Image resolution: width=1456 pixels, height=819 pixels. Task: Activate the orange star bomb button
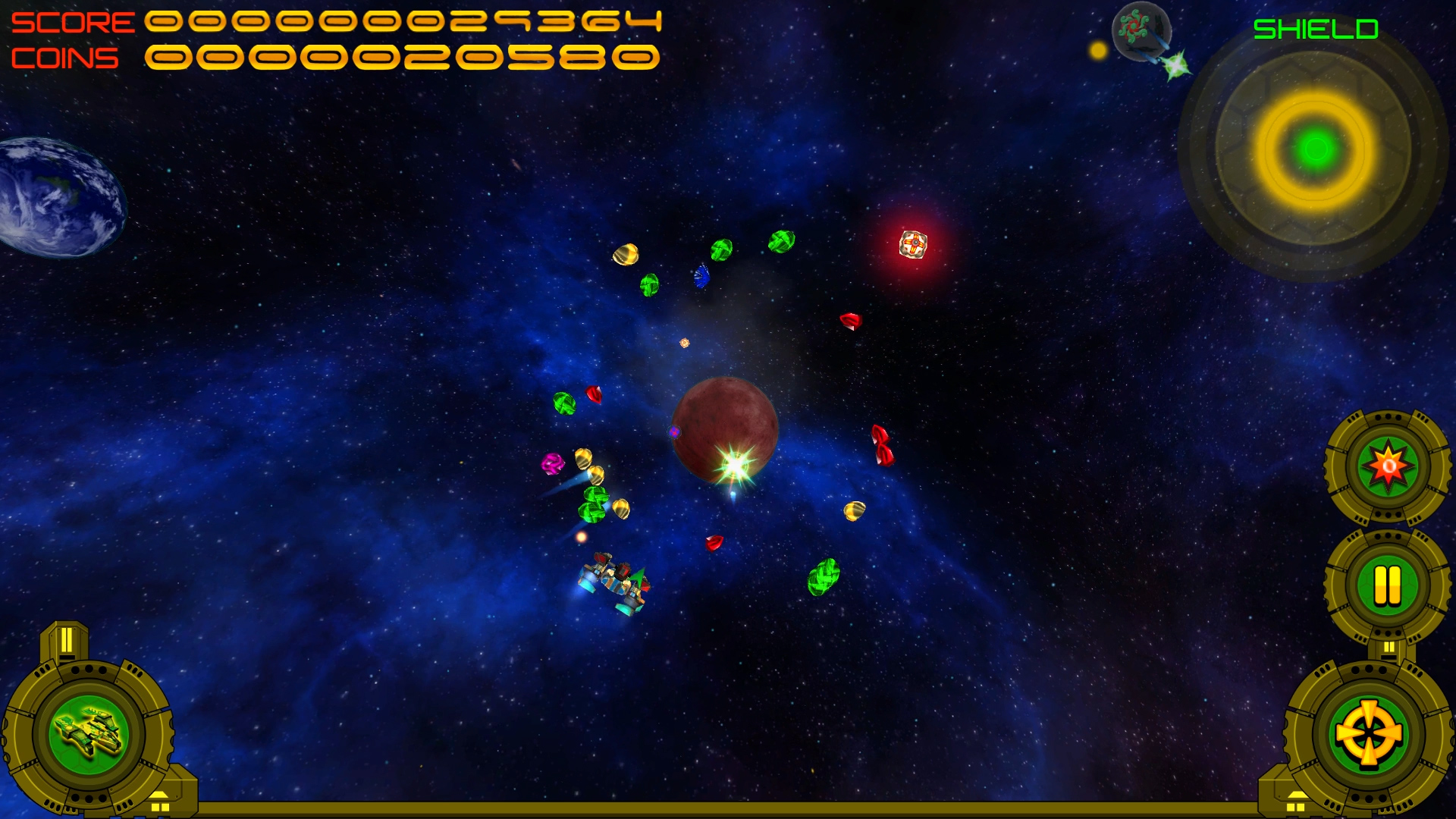[1388, 466]
